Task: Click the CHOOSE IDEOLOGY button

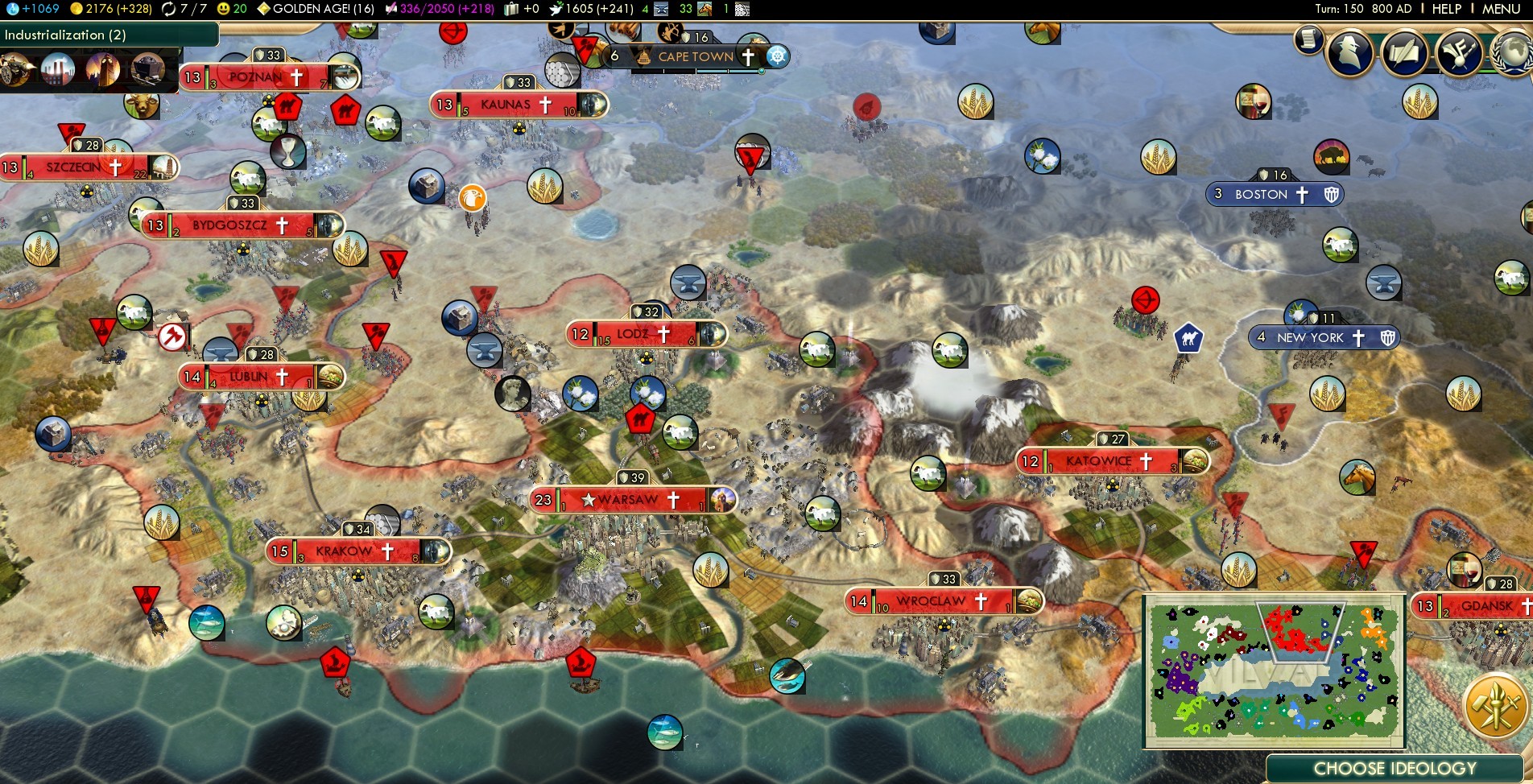Action: pos(1395,769)
